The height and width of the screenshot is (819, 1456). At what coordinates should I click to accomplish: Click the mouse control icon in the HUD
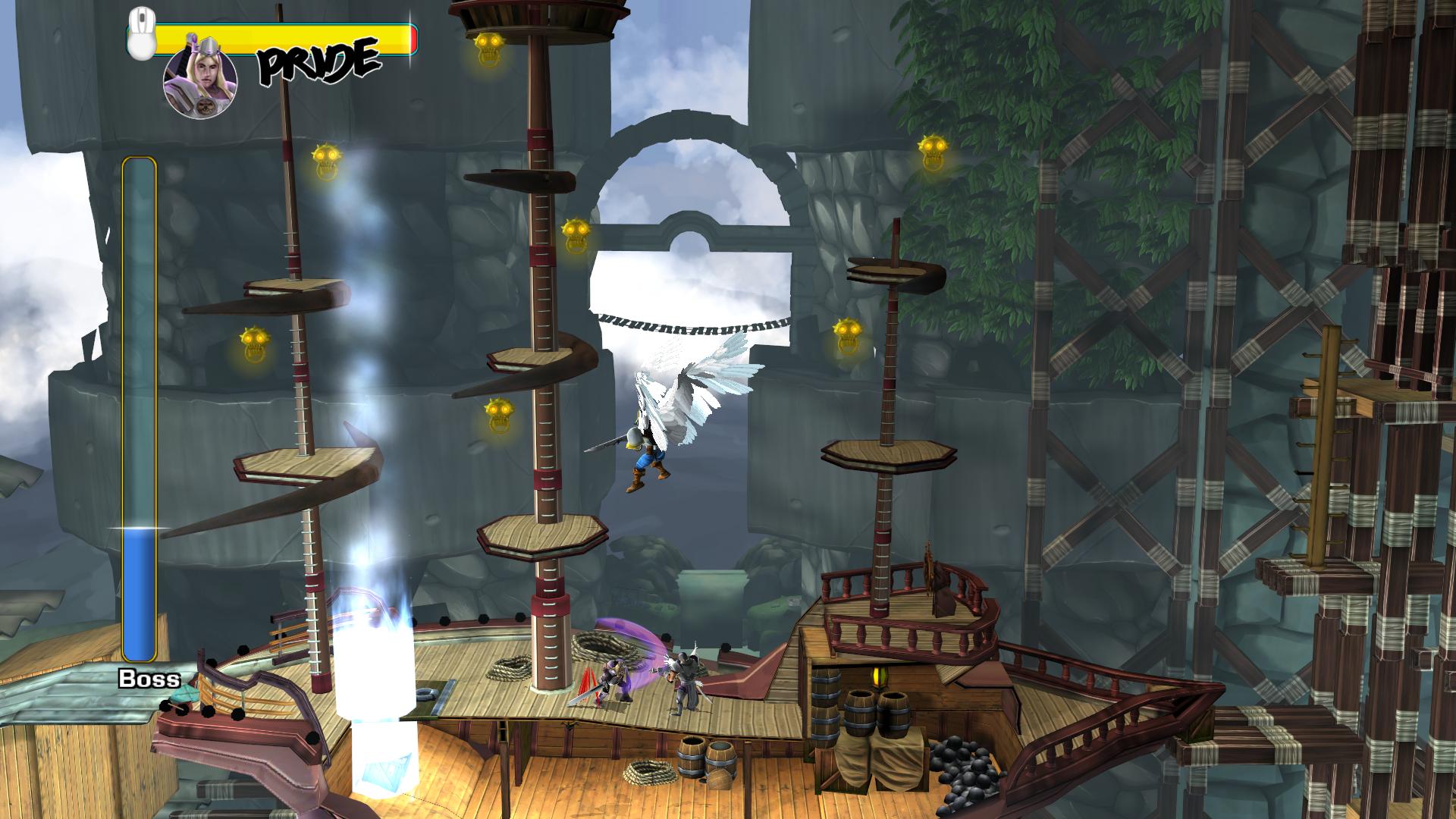pyautogui.click(x=140, y=34)
